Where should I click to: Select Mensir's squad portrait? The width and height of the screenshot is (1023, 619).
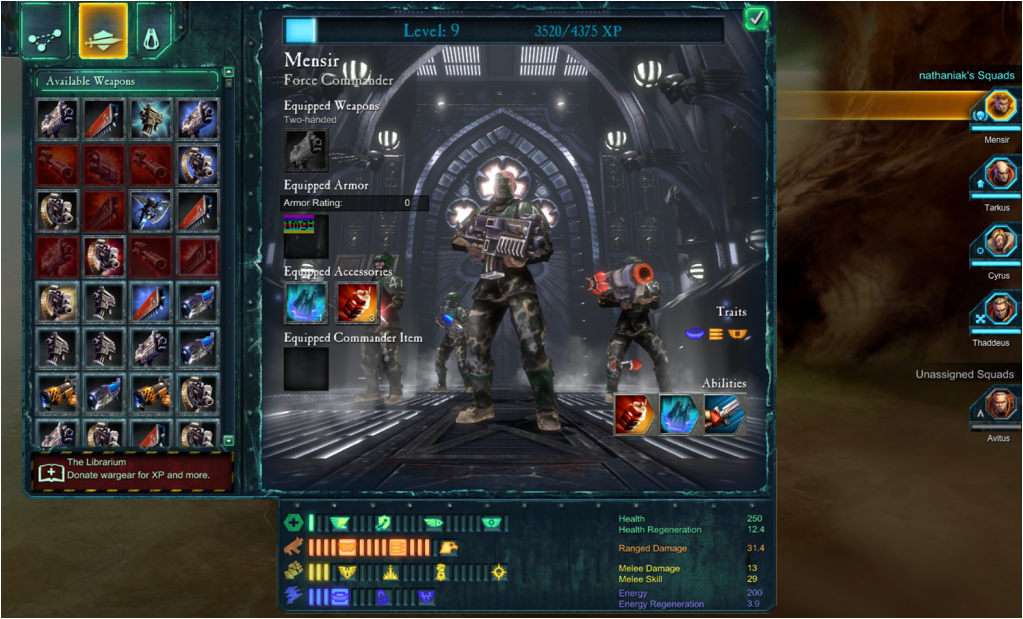click(997, 108)
